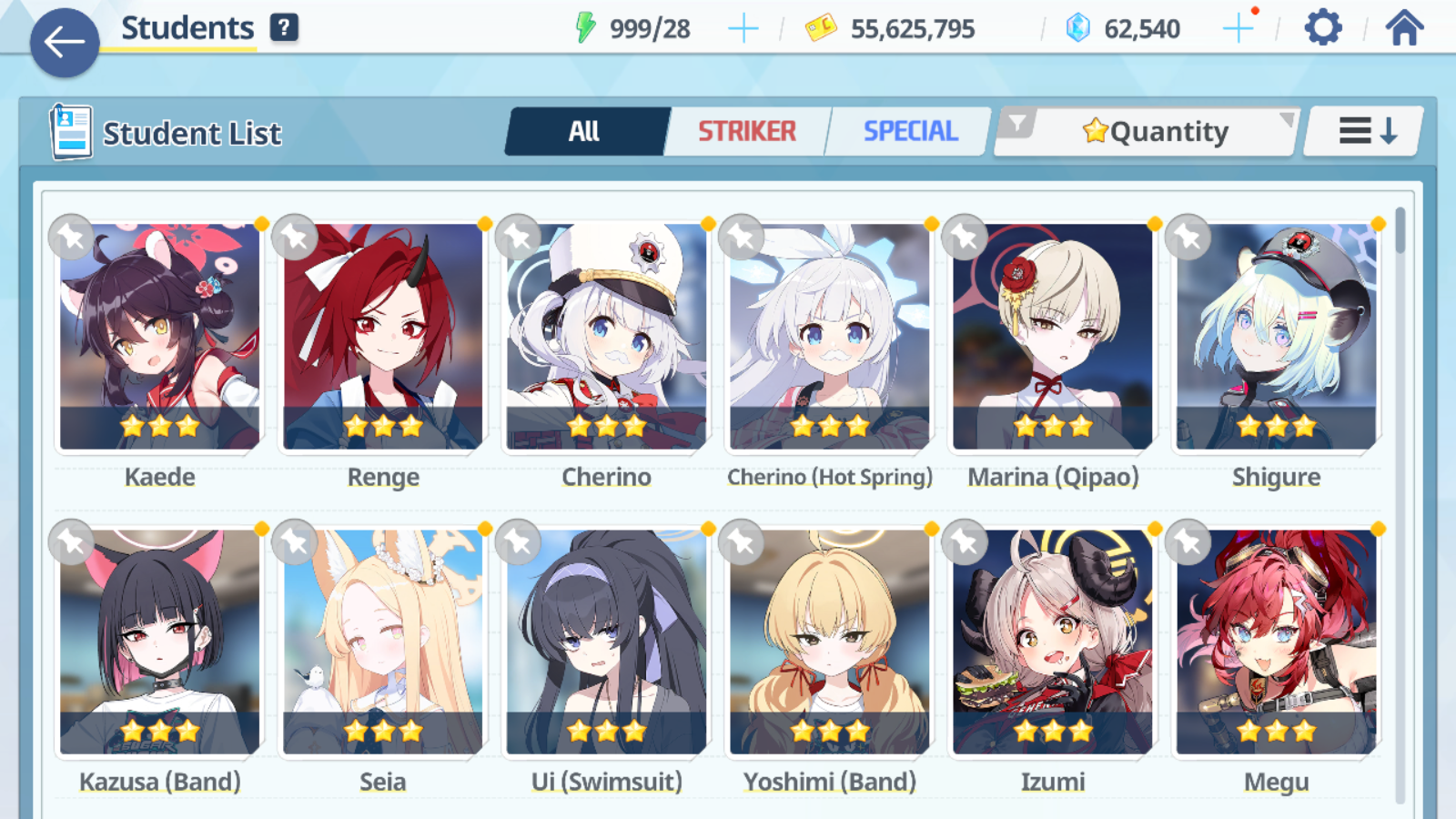Tap the Pyroxene crystal icon
This screenshot has height=819, width=1456.
coord(1077,27)
